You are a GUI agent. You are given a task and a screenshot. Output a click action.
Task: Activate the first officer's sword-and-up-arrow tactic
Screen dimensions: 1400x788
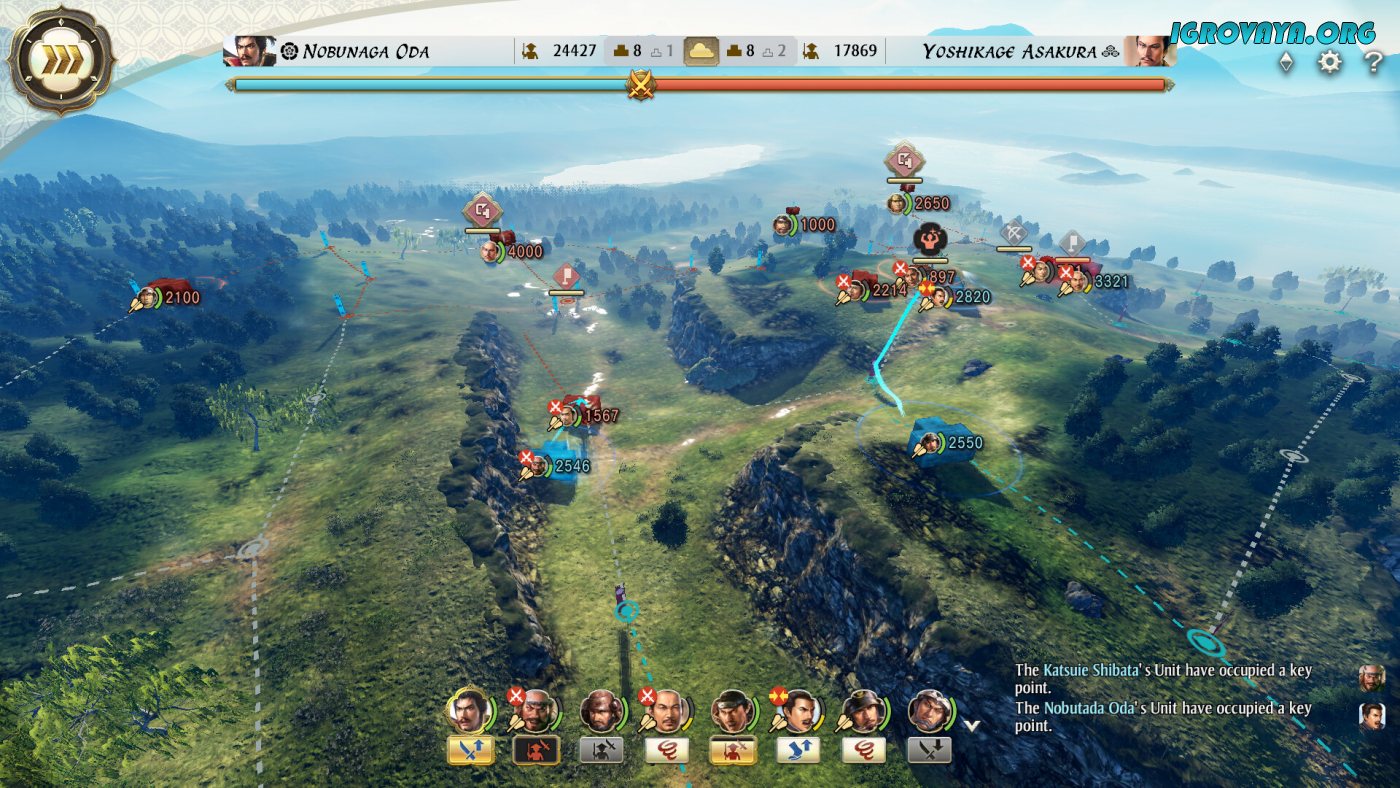pos(470,750)
